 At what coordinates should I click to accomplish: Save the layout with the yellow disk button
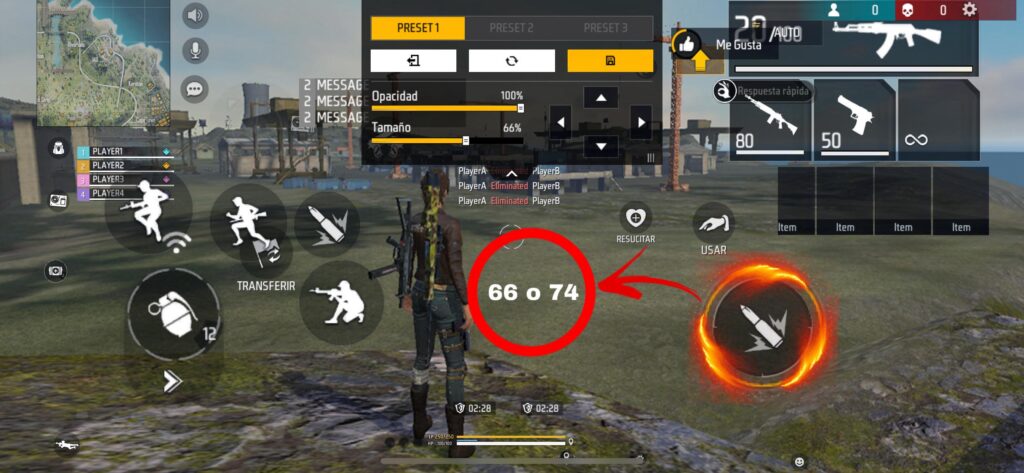tap(610, 61)
